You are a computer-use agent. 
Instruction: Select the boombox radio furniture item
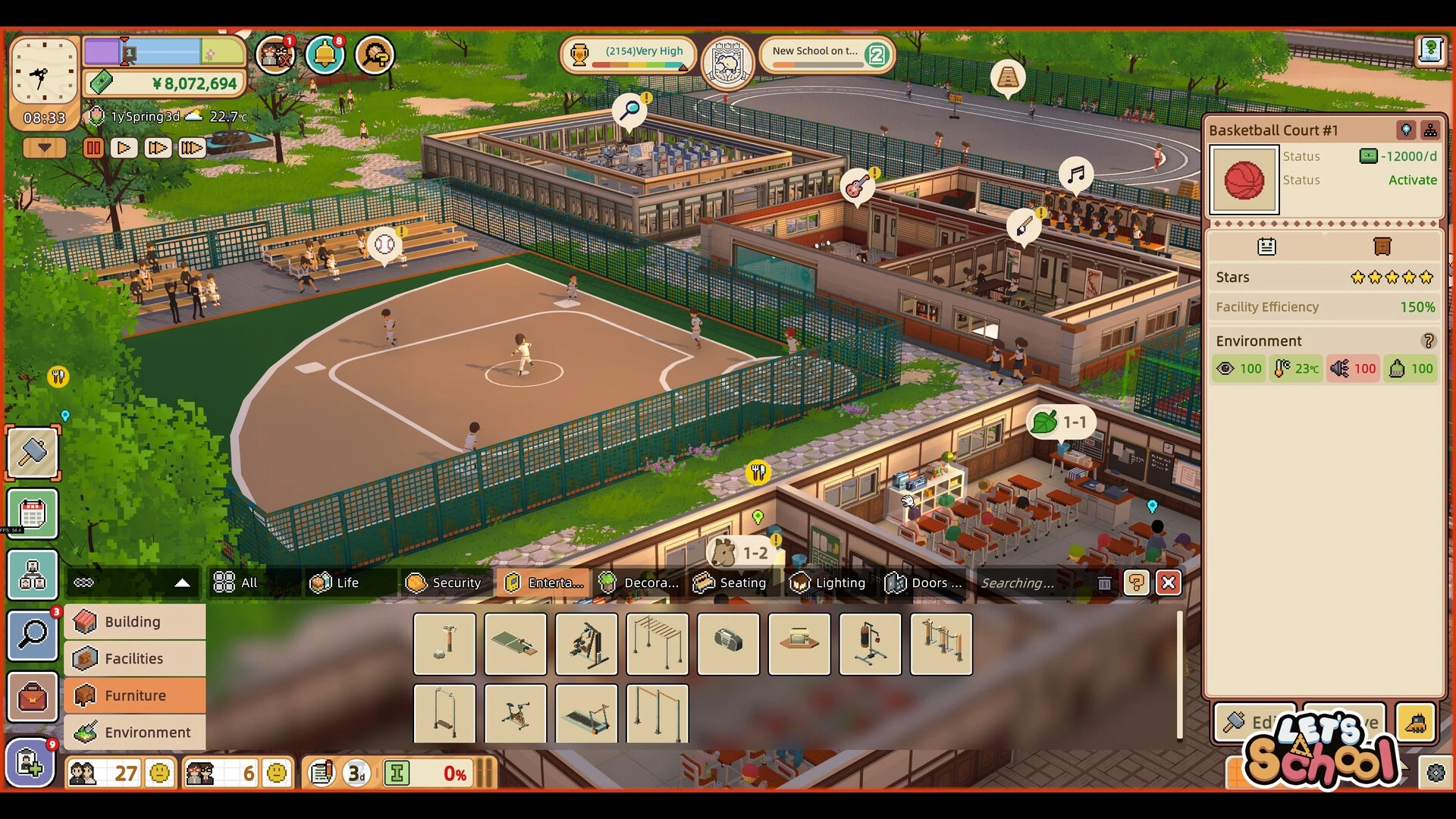pyautogui.click(x=728, y=643)
